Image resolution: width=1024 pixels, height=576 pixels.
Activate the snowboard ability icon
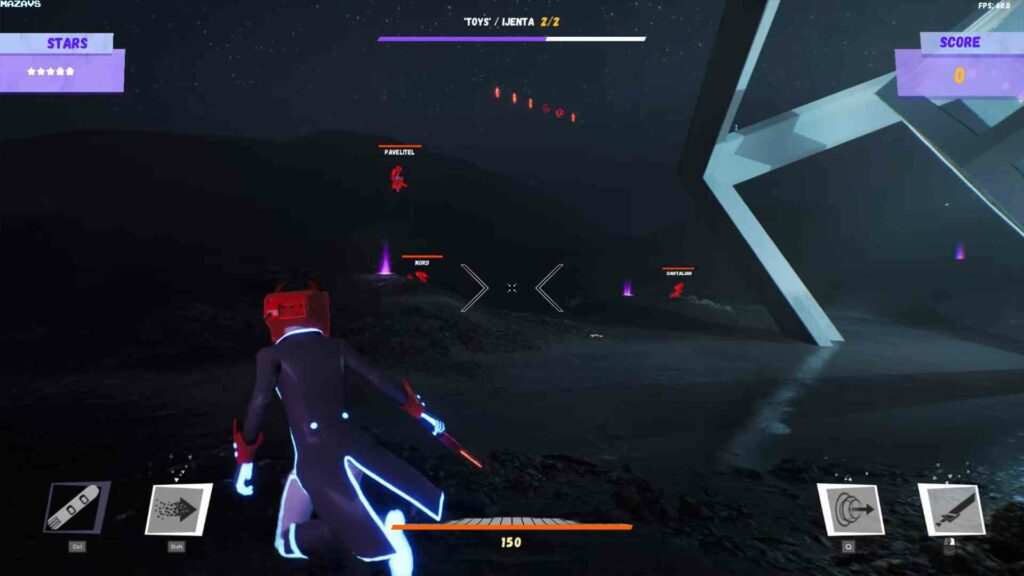pos(77,508)
